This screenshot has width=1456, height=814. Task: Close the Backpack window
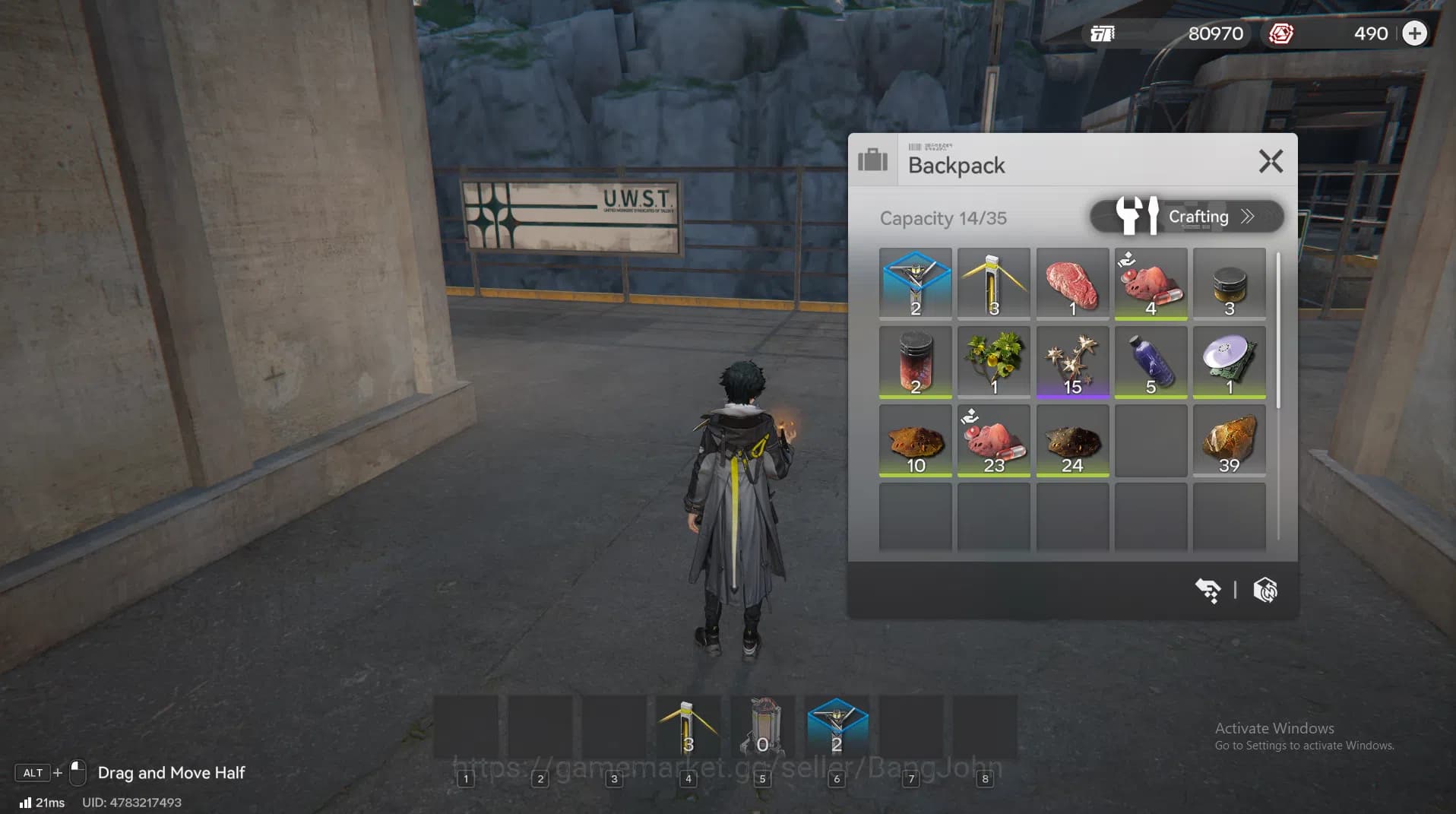1271,162
